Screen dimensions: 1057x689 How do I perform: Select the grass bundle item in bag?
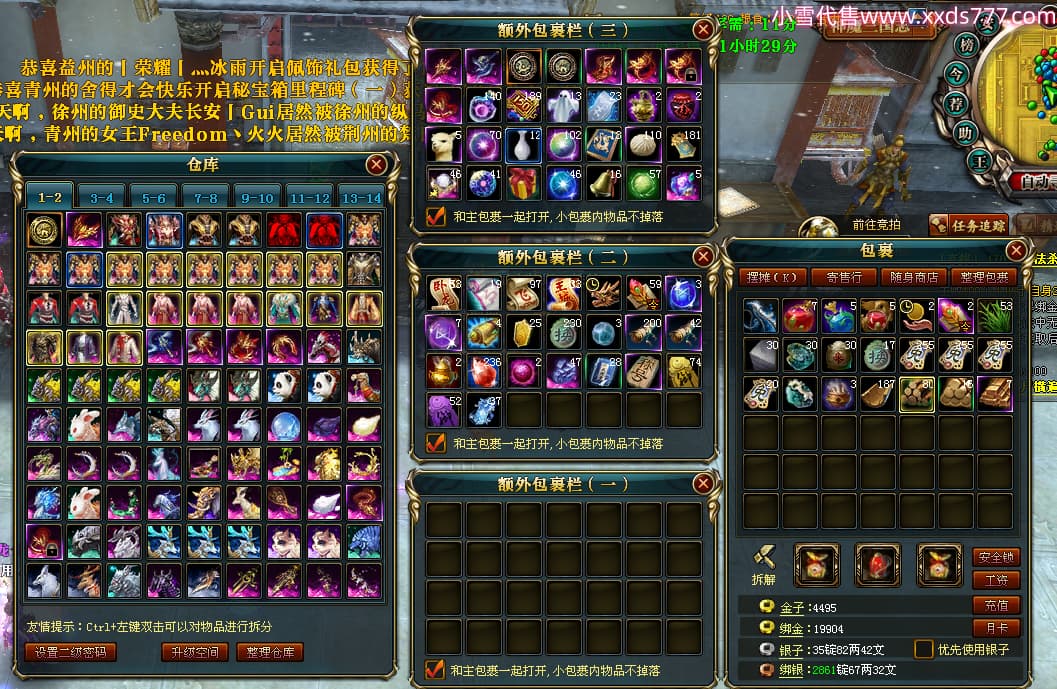click(994, 316)
